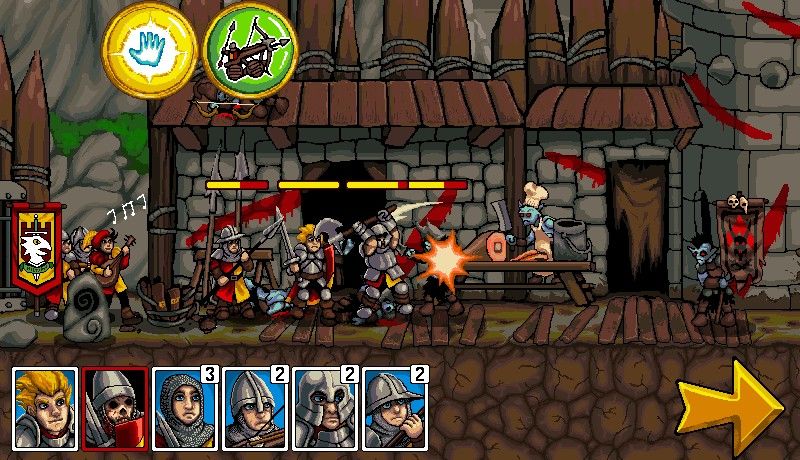This screenshot has height=460, width=800.
Task: Select the blond hero portrait card
Action: pos(45,408)
